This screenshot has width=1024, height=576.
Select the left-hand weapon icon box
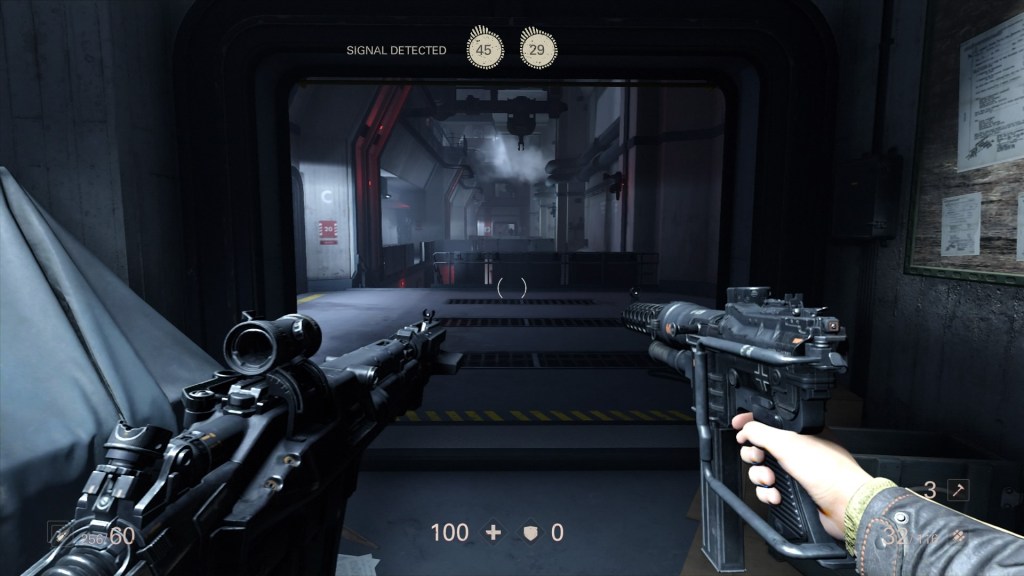(59, 534)
